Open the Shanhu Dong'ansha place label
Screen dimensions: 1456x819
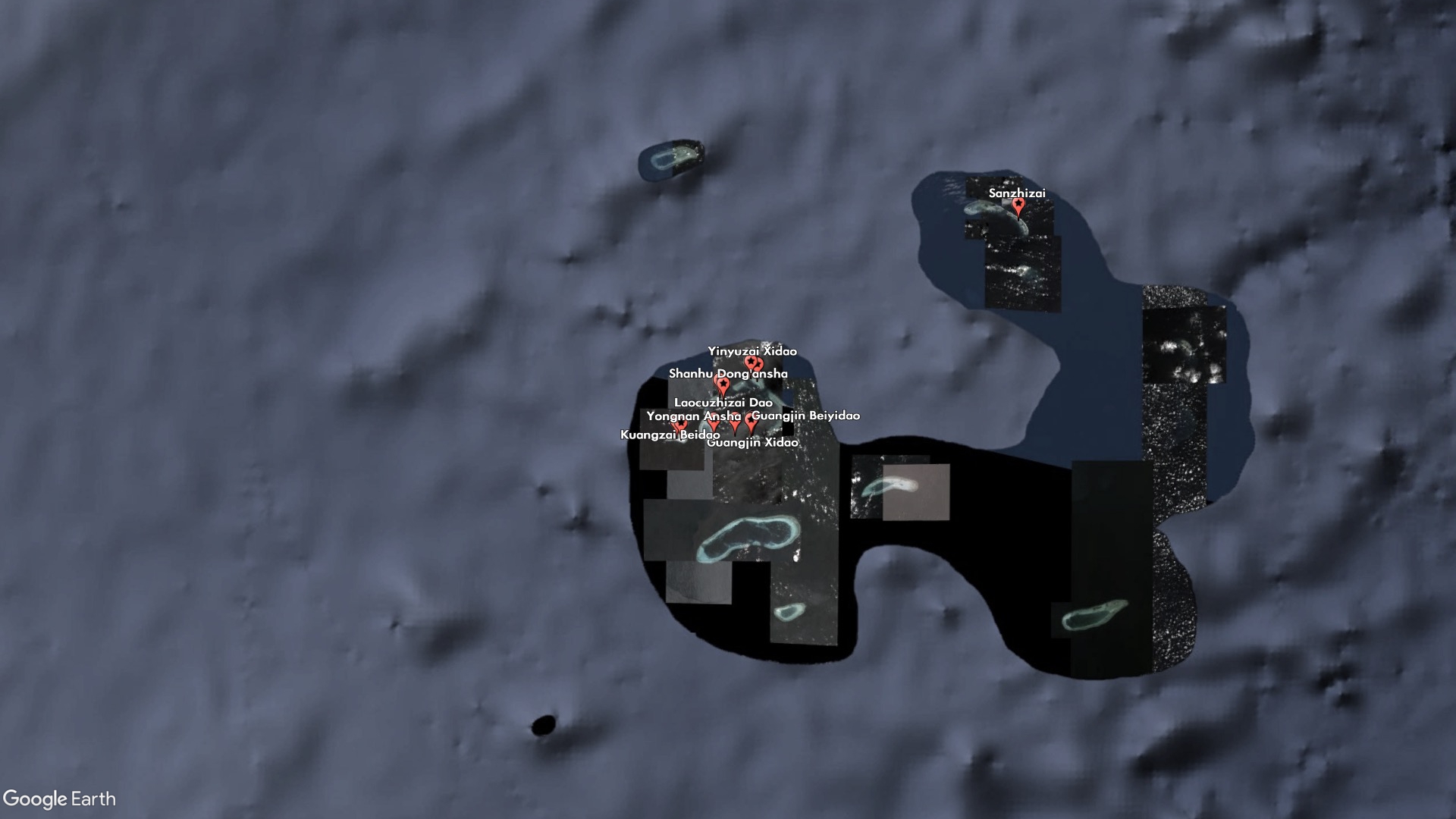[728, 374]
